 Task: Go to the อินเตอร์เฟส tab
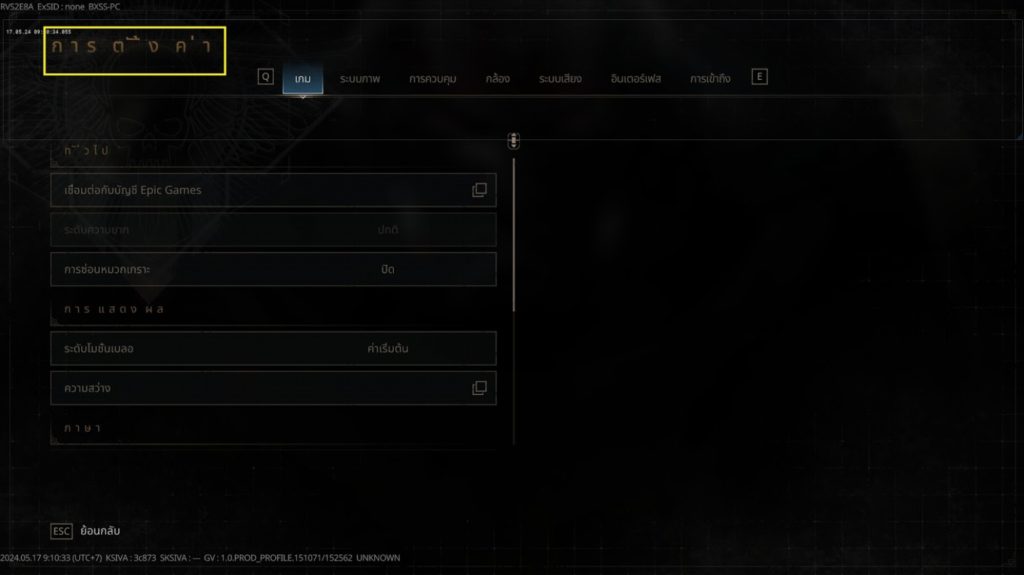coord(637,78)
